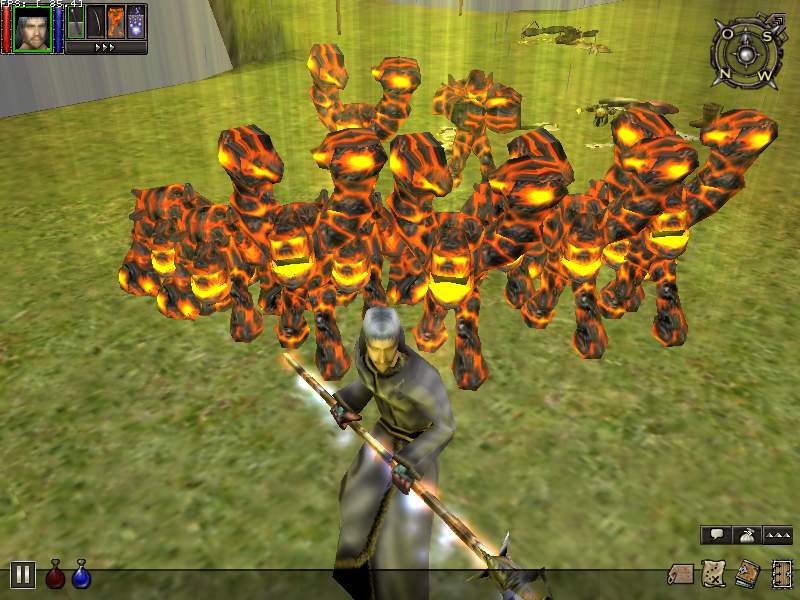Select the bow weapon slot
800x600 pixels.
pyautogui.click(x=96, y=22)
